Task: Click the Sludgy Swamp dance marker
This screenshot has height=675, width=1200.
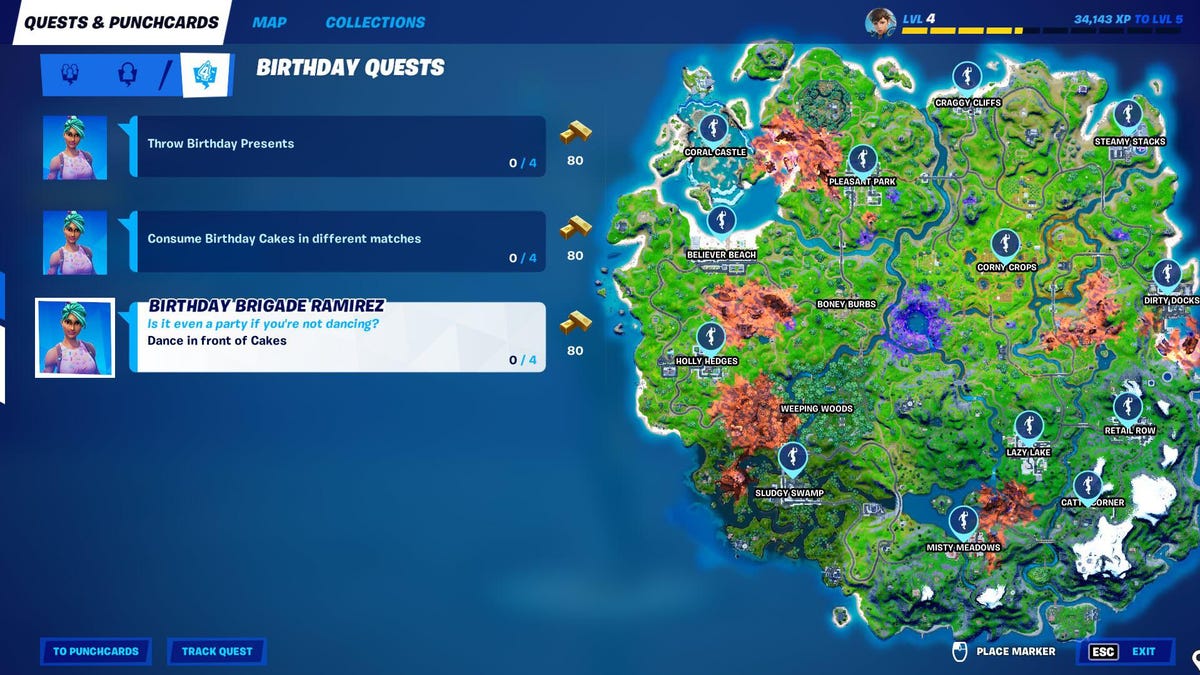Action: click(x=792, y=458)
